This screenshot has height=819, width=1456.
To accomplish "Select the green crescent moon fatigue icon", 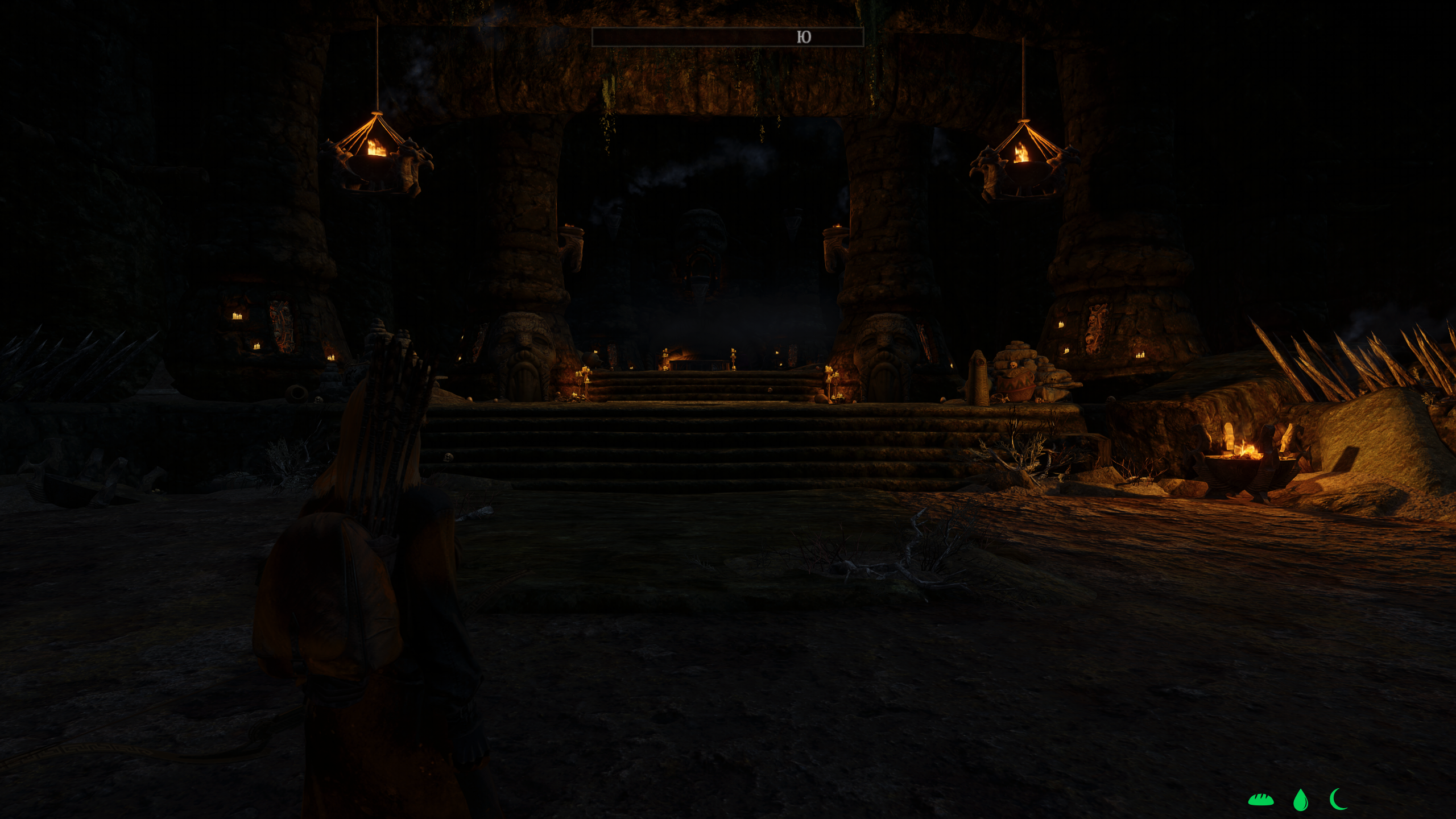I will pos(1339,799).
